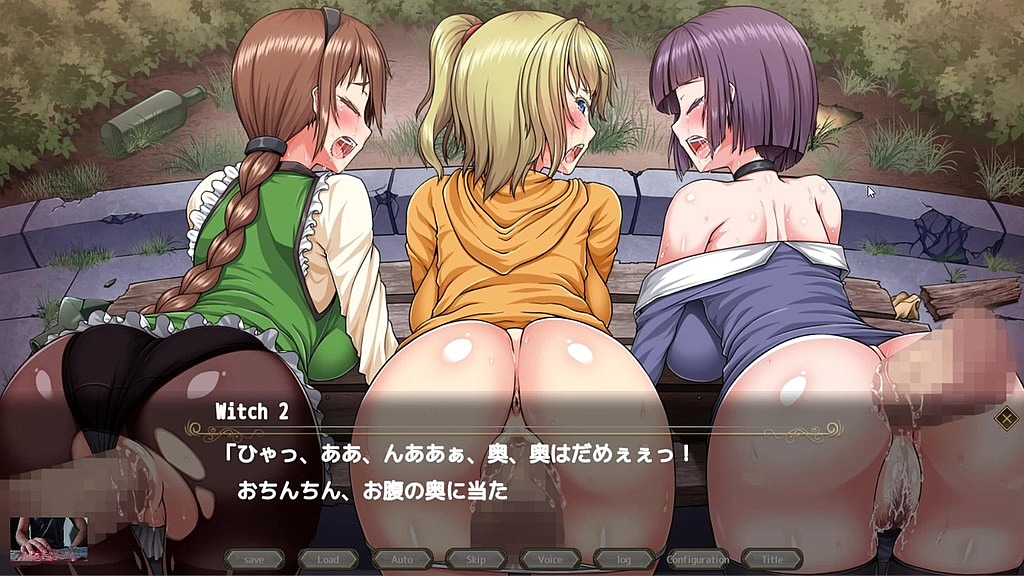Toggle Auto text advance

point(402,559)
